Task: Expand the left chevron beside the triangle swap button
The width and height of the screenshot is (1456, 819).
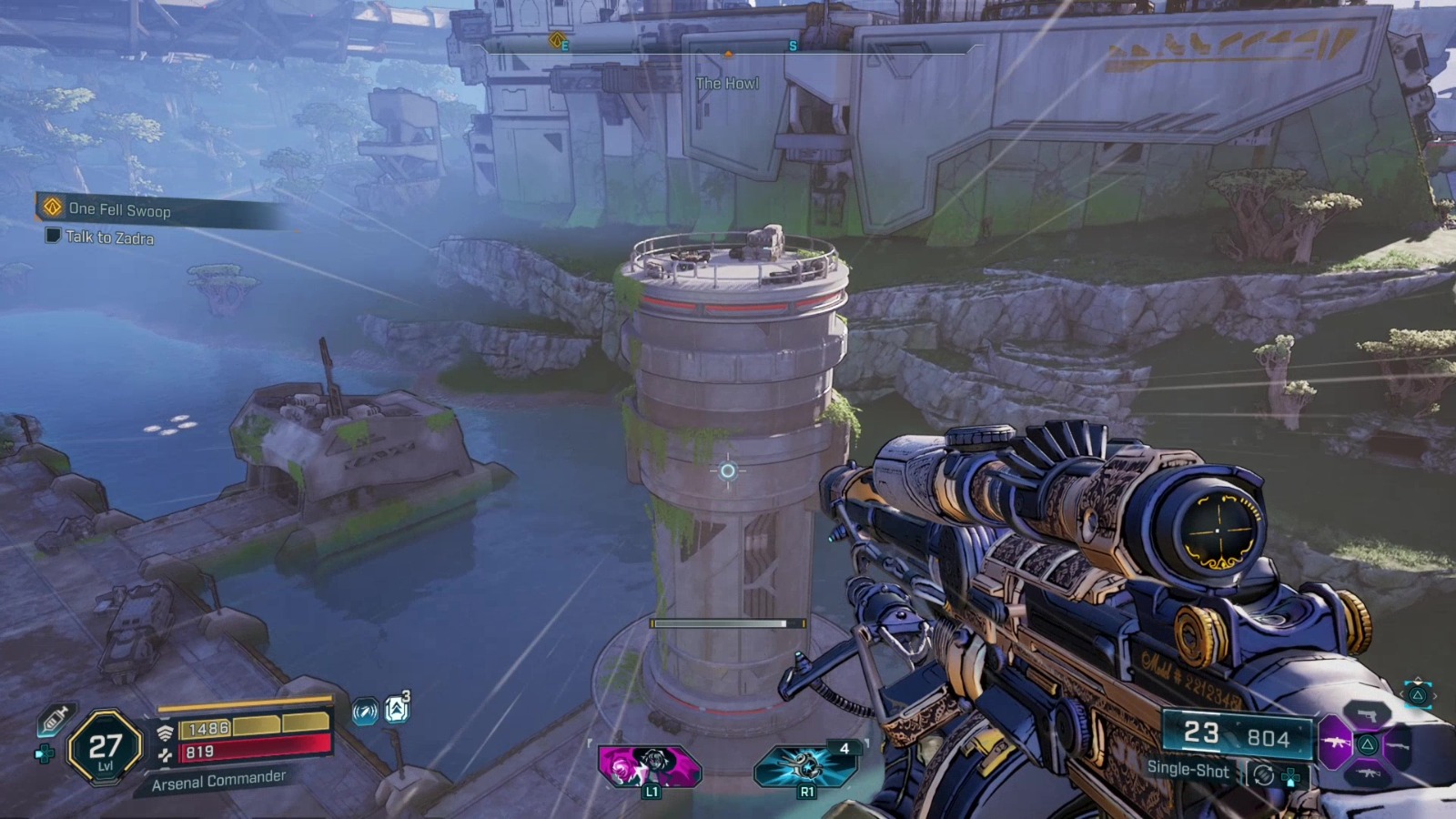Action: click(1402, 693)
